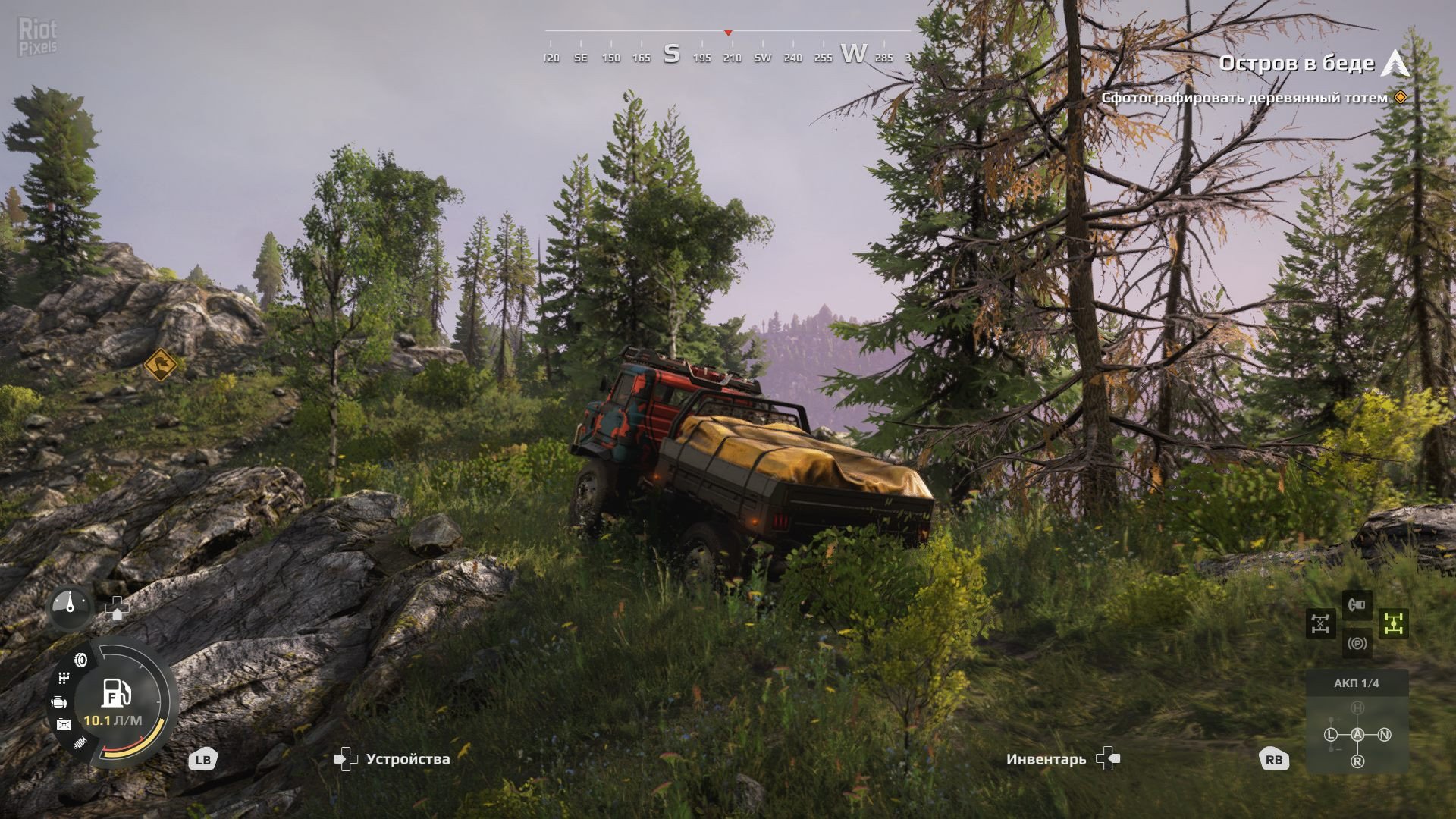Click the tire pressure dial gauge
Screen dimensions: 1456x819
[x=70, y=607]
